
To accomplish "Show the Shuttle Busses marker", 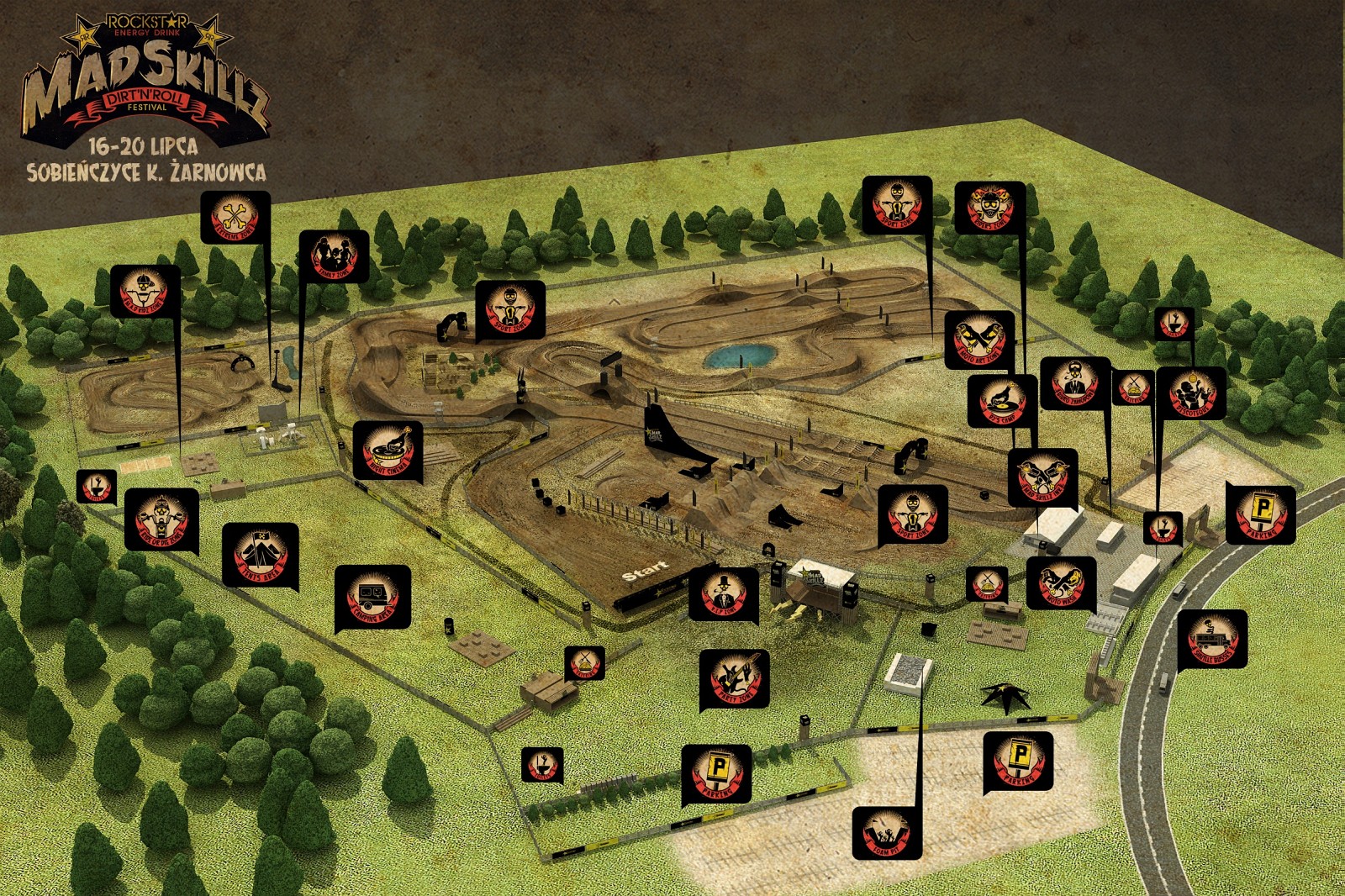I will 1211,639.
